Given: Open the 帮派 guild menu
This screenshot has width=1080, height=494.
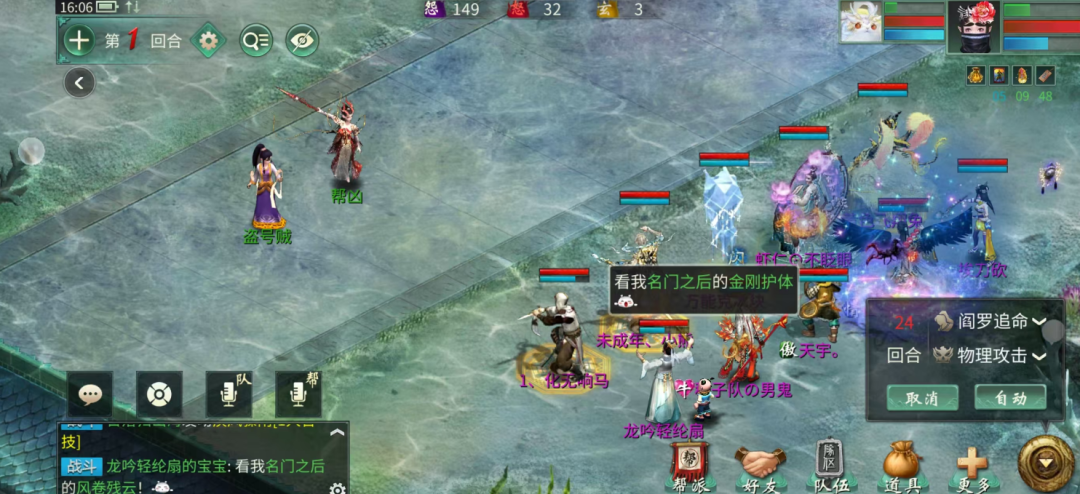Looking at the screenshot, I should pos(690,463).
